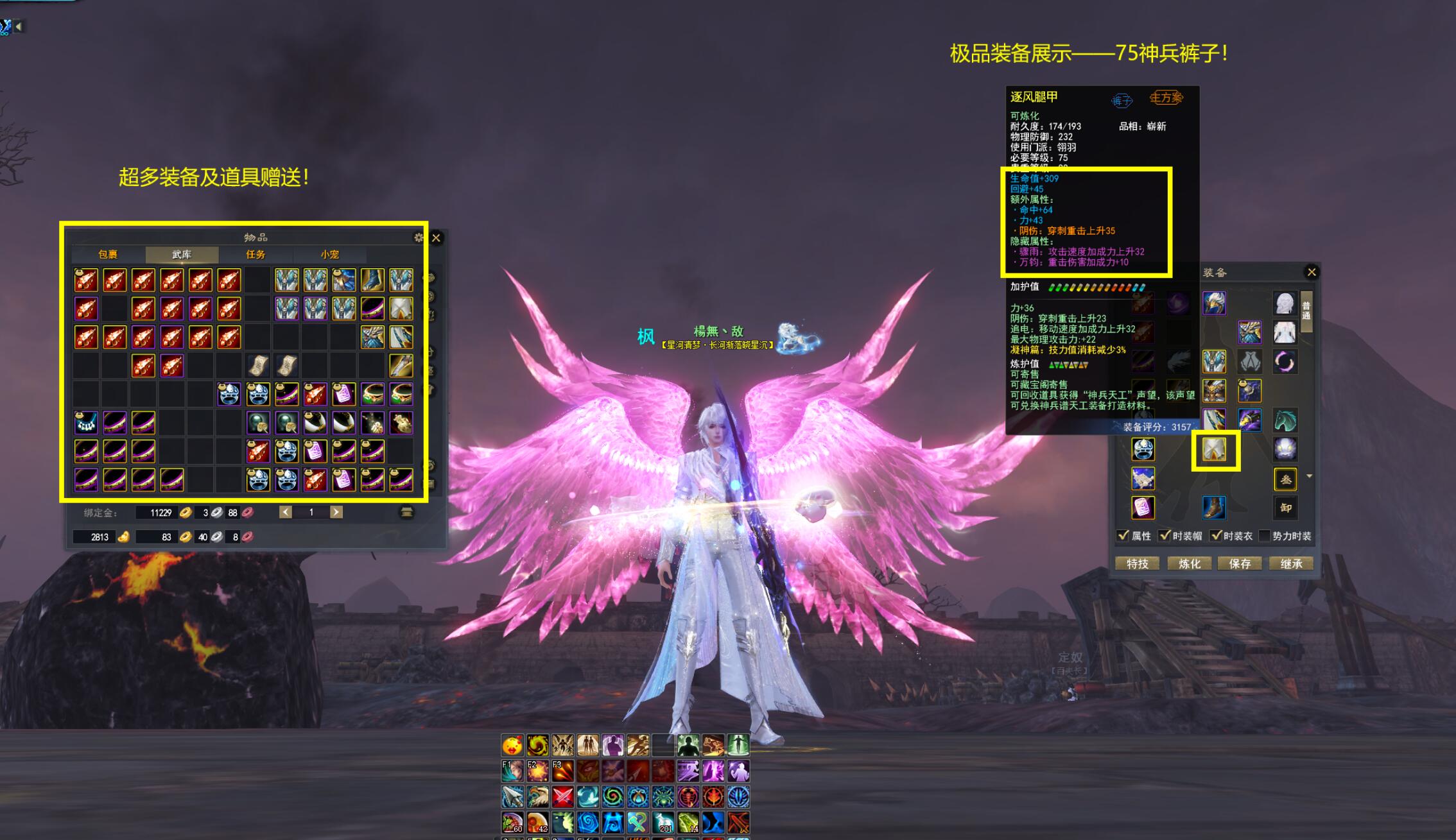1456x840 pixels.
Task: Open the 任务 tab in the item window
Action: pyautogui.click(x=256, y=255)
